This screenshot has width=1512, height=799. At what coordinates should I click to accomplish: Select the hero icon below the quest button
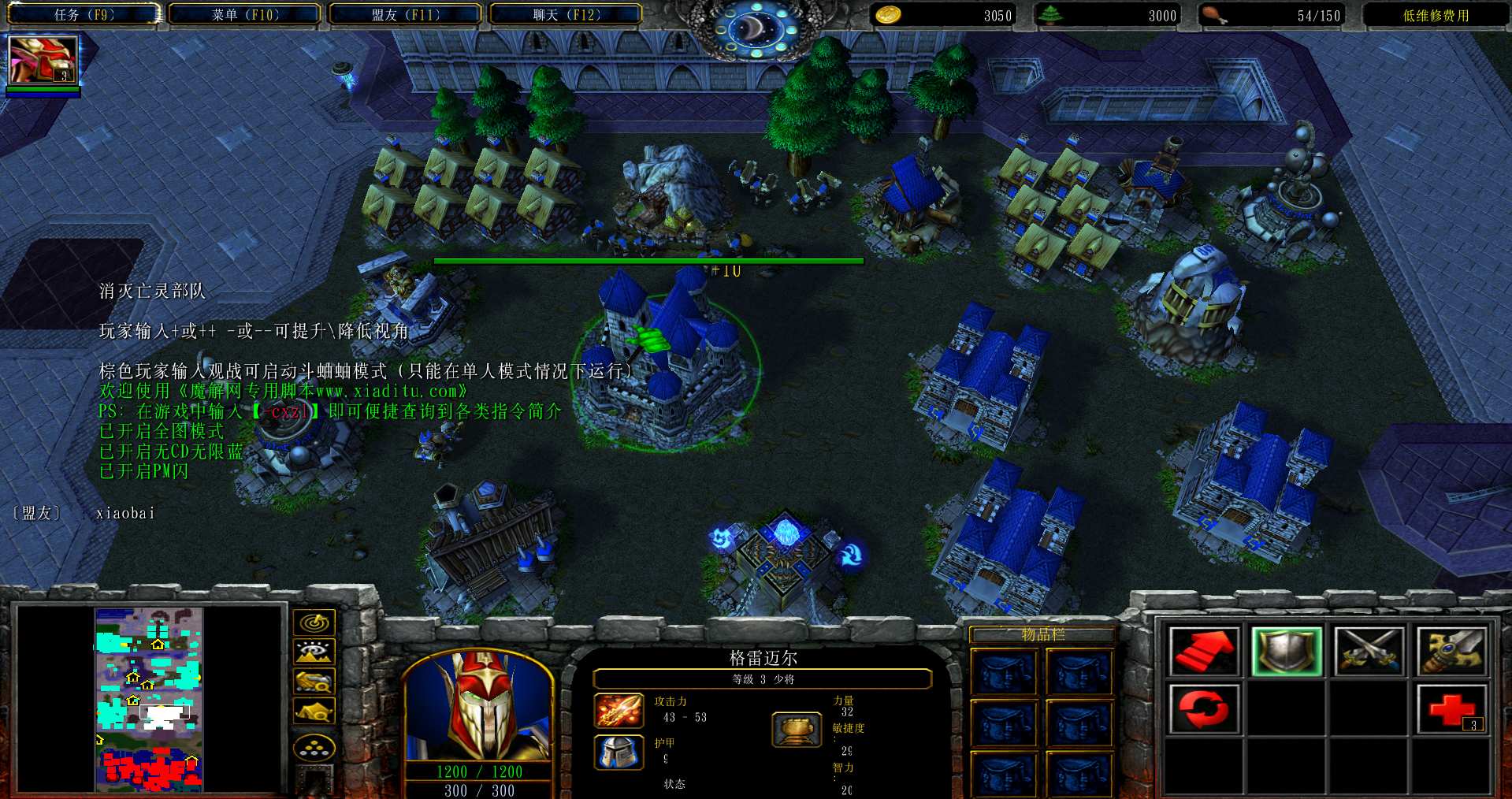click(43, 61)
